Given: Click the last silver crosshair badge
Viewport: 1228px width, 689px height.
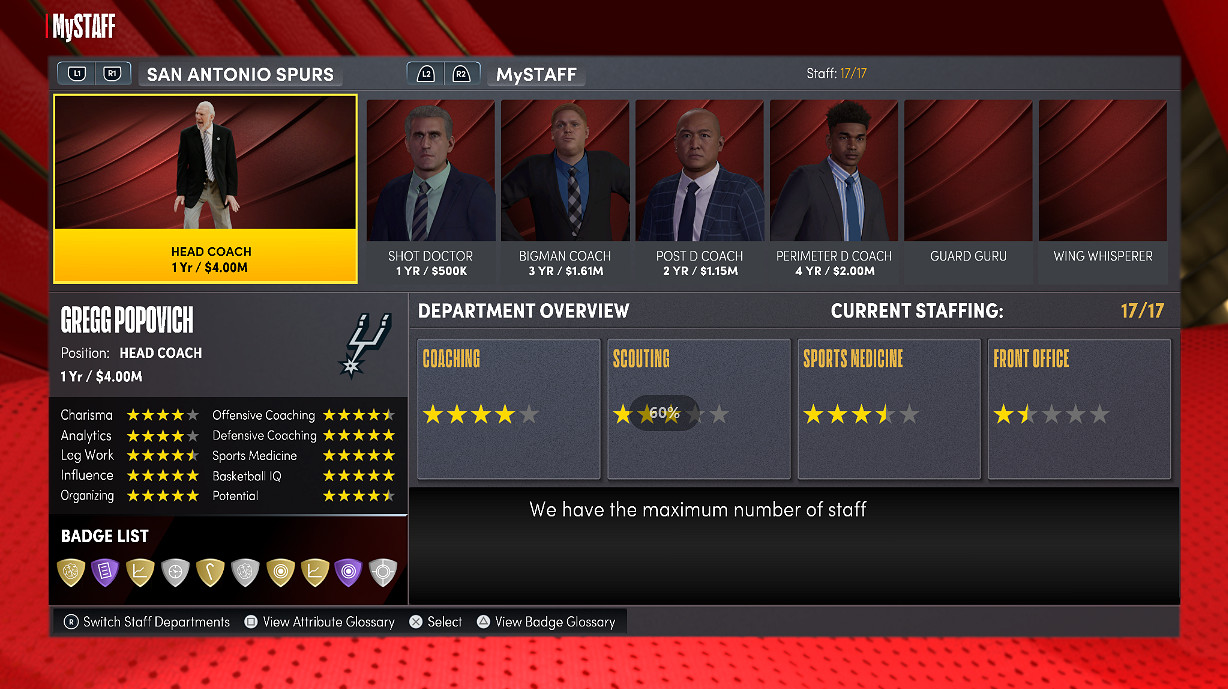Looking at the screenshot, I should coord(383,571).
